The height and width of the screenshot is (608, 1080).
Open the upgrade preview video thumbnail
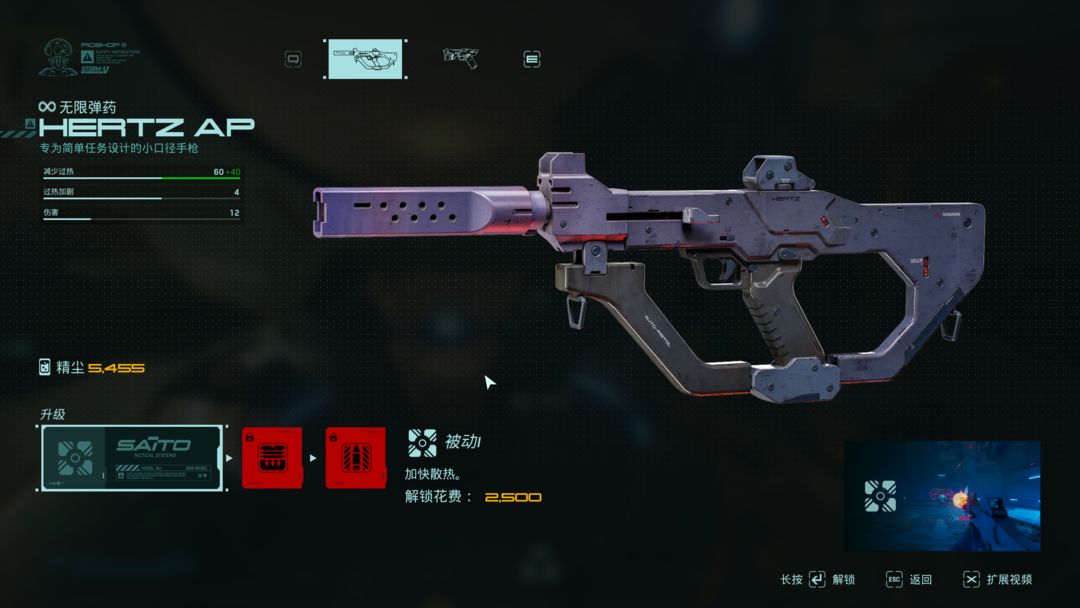pos(942,496)
